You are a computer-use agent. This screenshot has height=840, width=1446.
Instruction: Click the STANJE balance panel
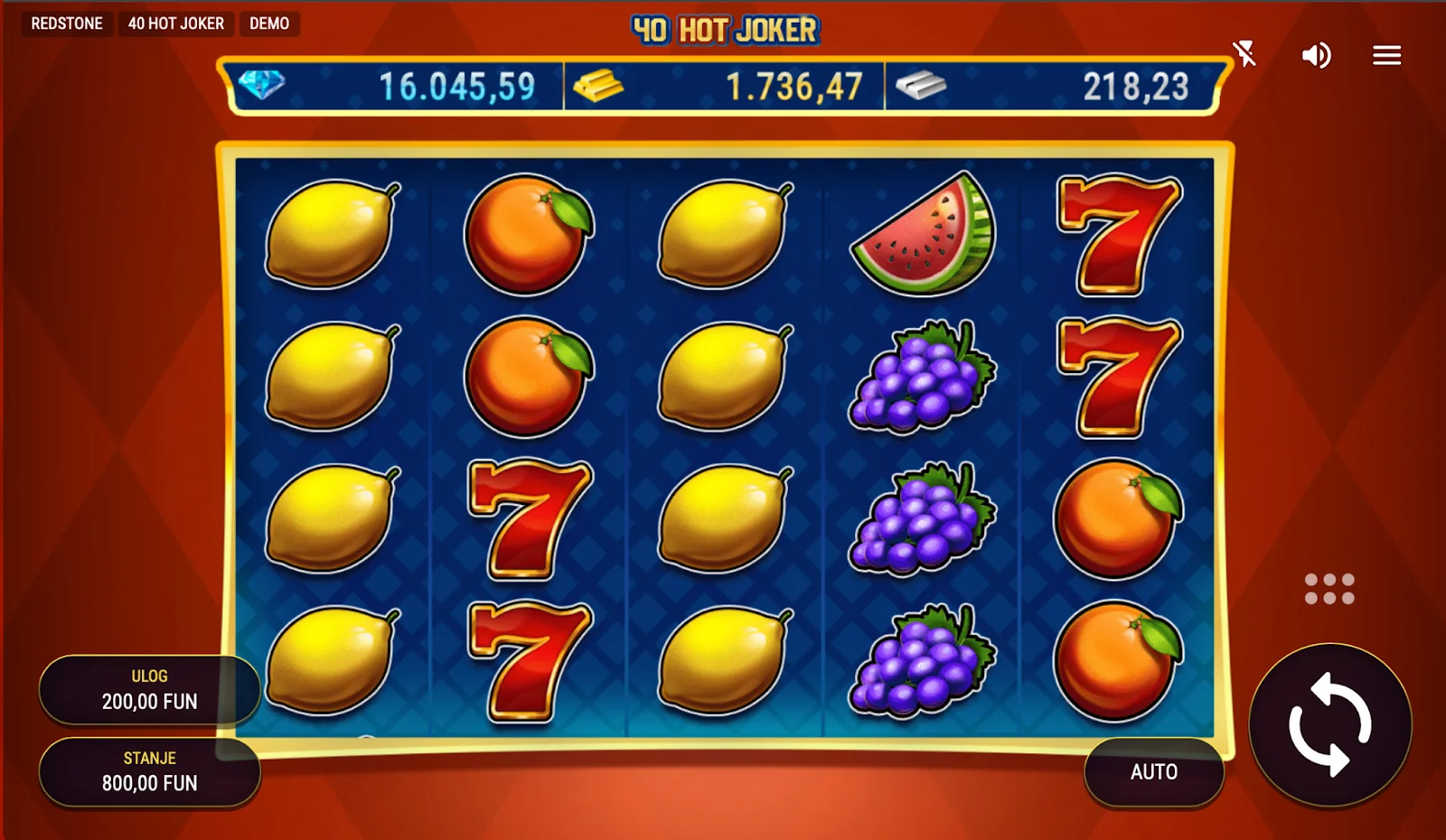149,772
